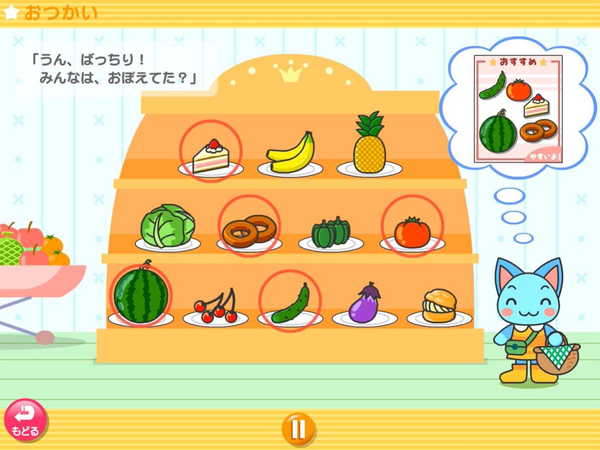Screen dimensions: 600x450
Task: Select the red tomato plate
Action: tap(411, 231)
